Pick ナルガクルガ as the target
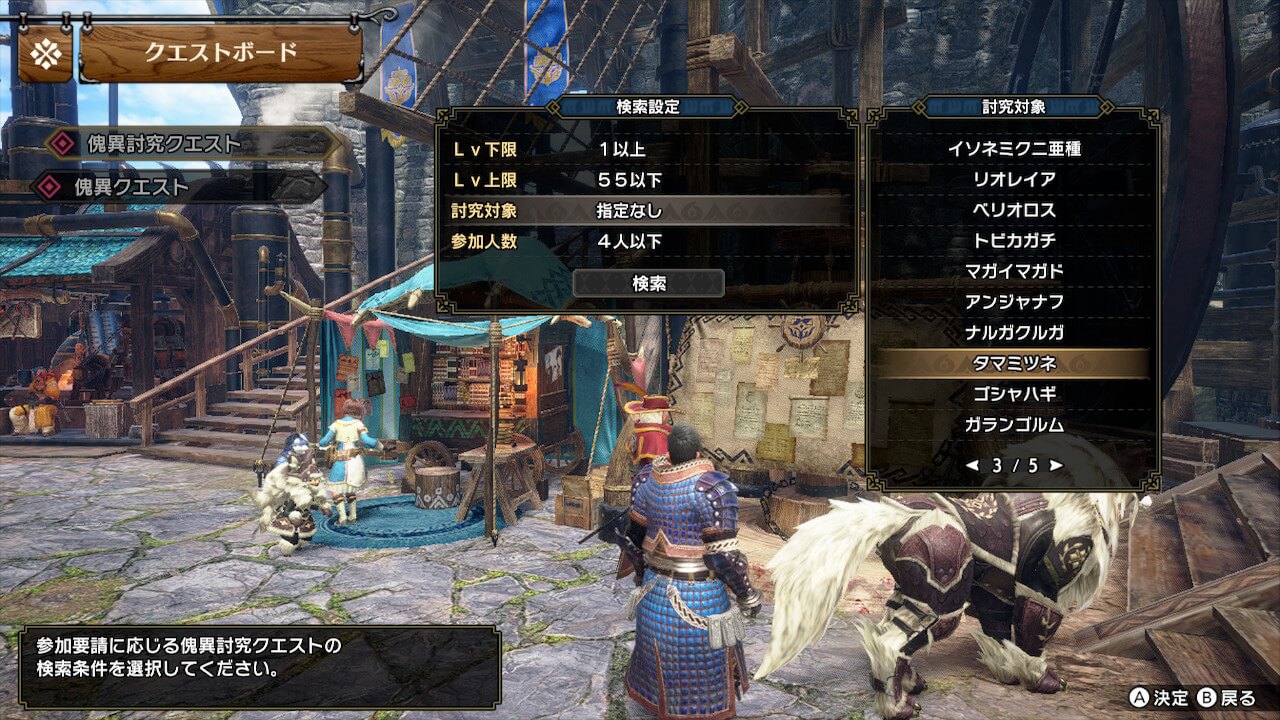The height and width of the screenshot is (720, 1280). [x=1014, y=332]
